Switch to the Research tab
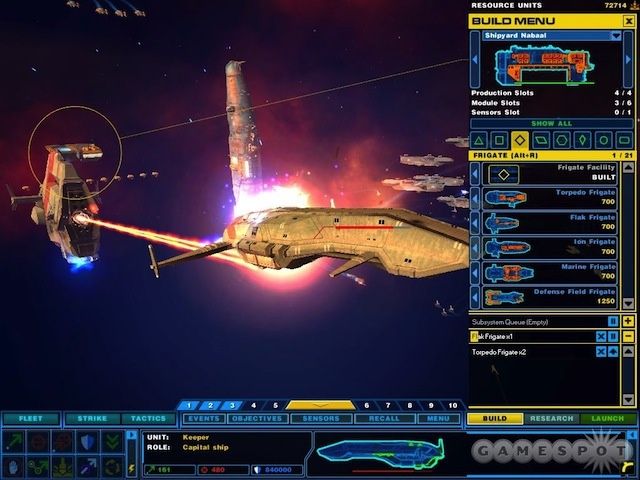The height and width of the screenshot is (480, 640). [x=551, y=418]
